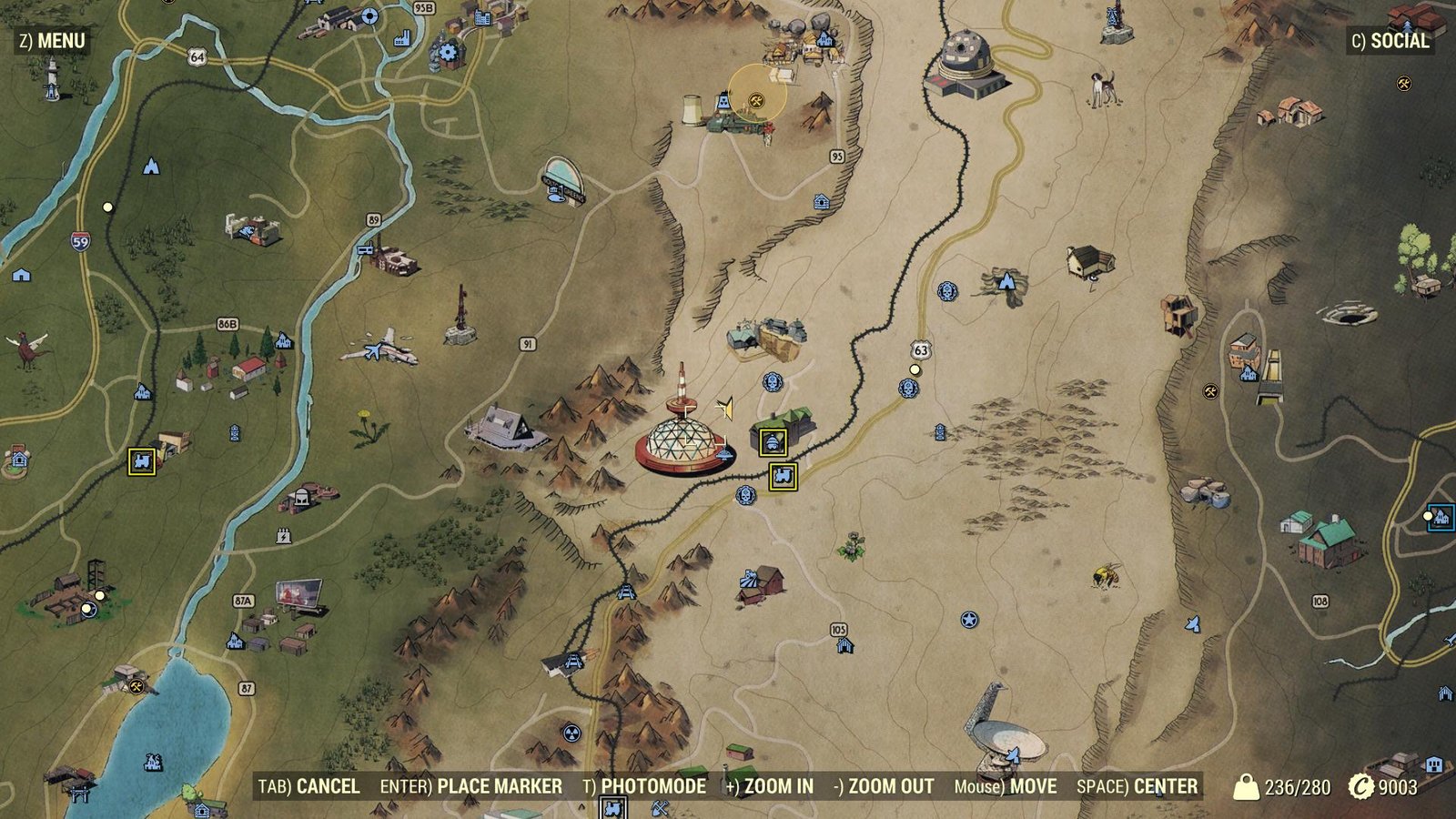This screenshot has width=1456, height=819.
Task: Click the blue mountain peak marker
Action: click(x=151, y=167)
